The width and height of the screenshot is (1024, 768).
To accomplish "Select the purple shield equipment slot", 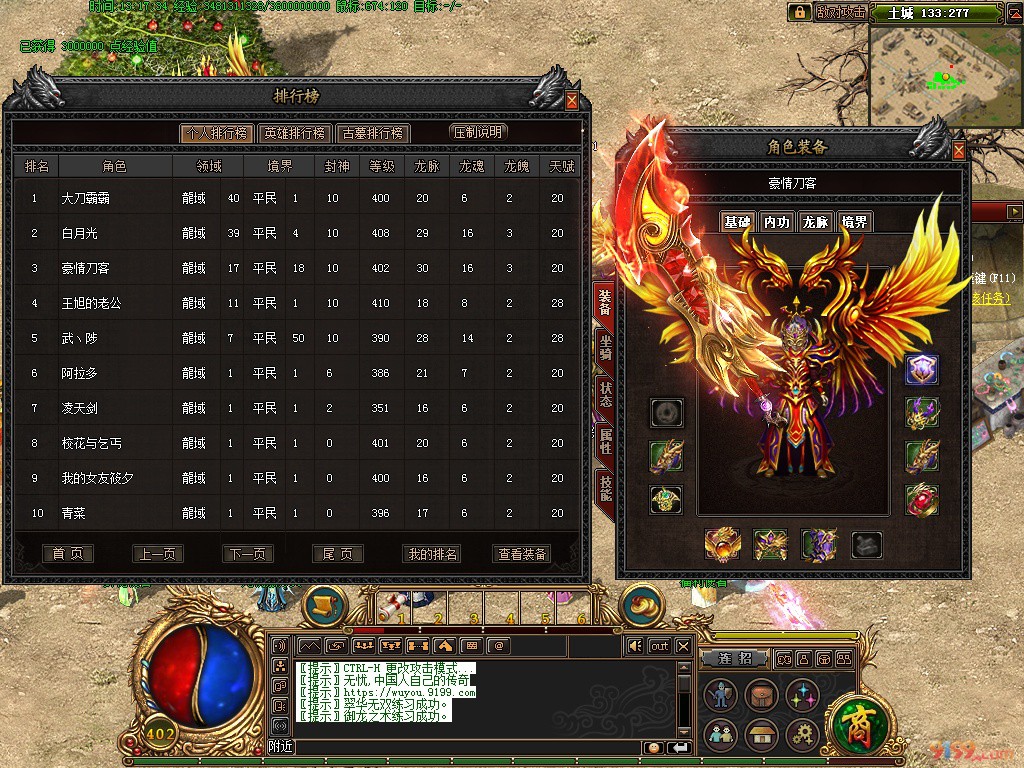I will 921,370.
